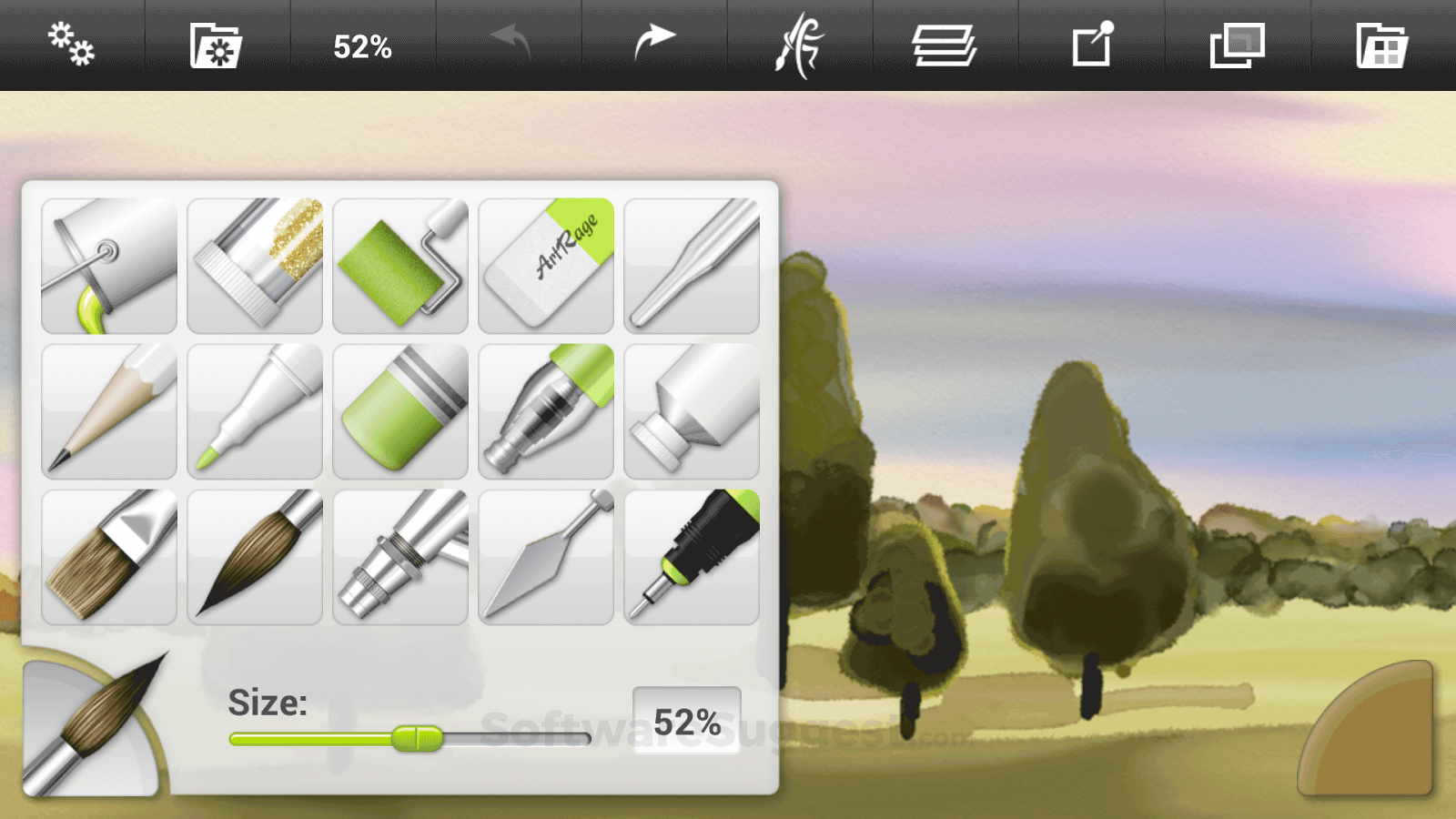1456x819 pixels.
Task: Pick the ArtRage Eraser tool
Action: [x=546, y=264]
